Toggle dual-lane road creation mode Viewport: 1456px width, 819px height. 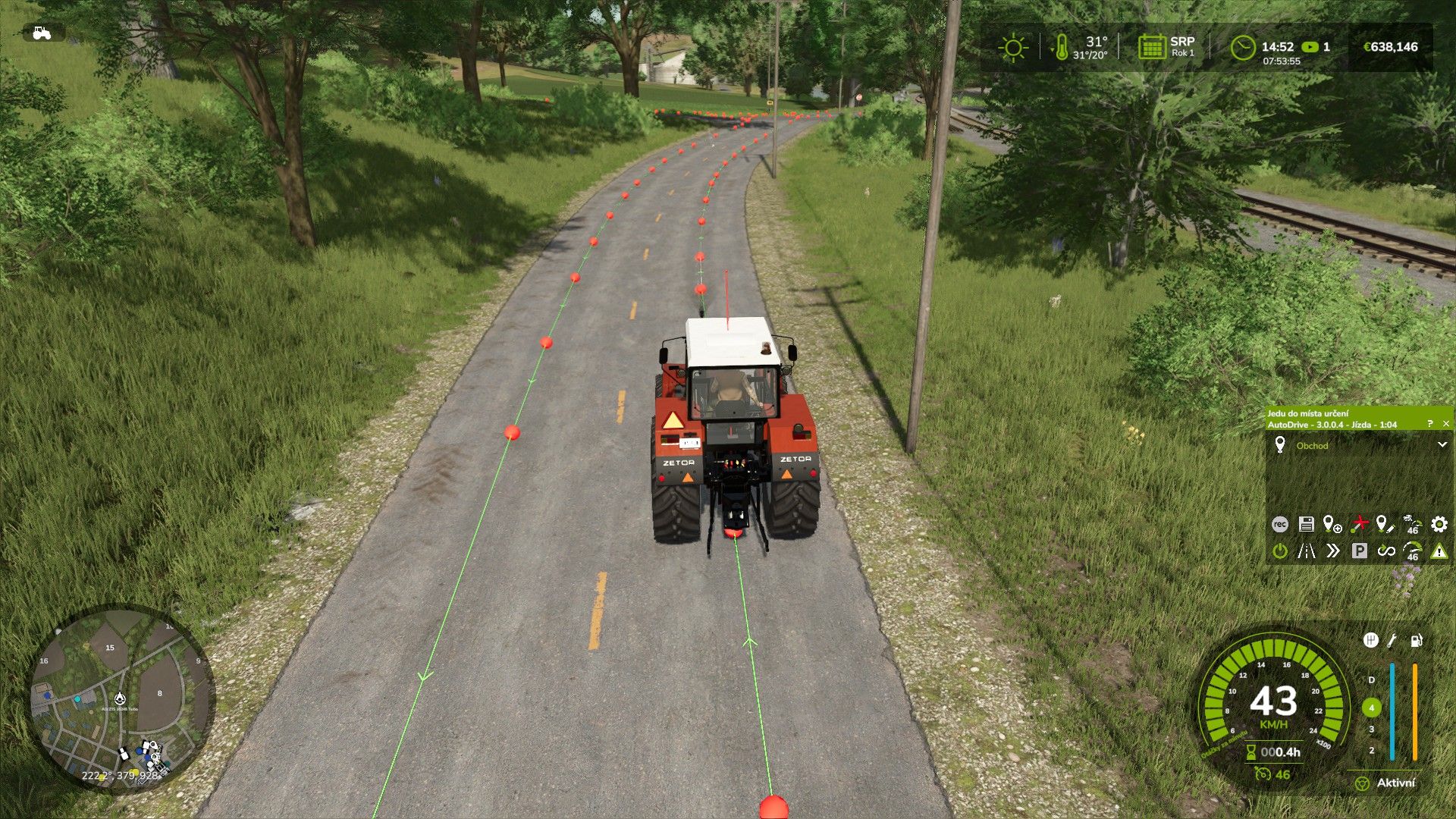pyautogui.click(x=1306, y=551)
